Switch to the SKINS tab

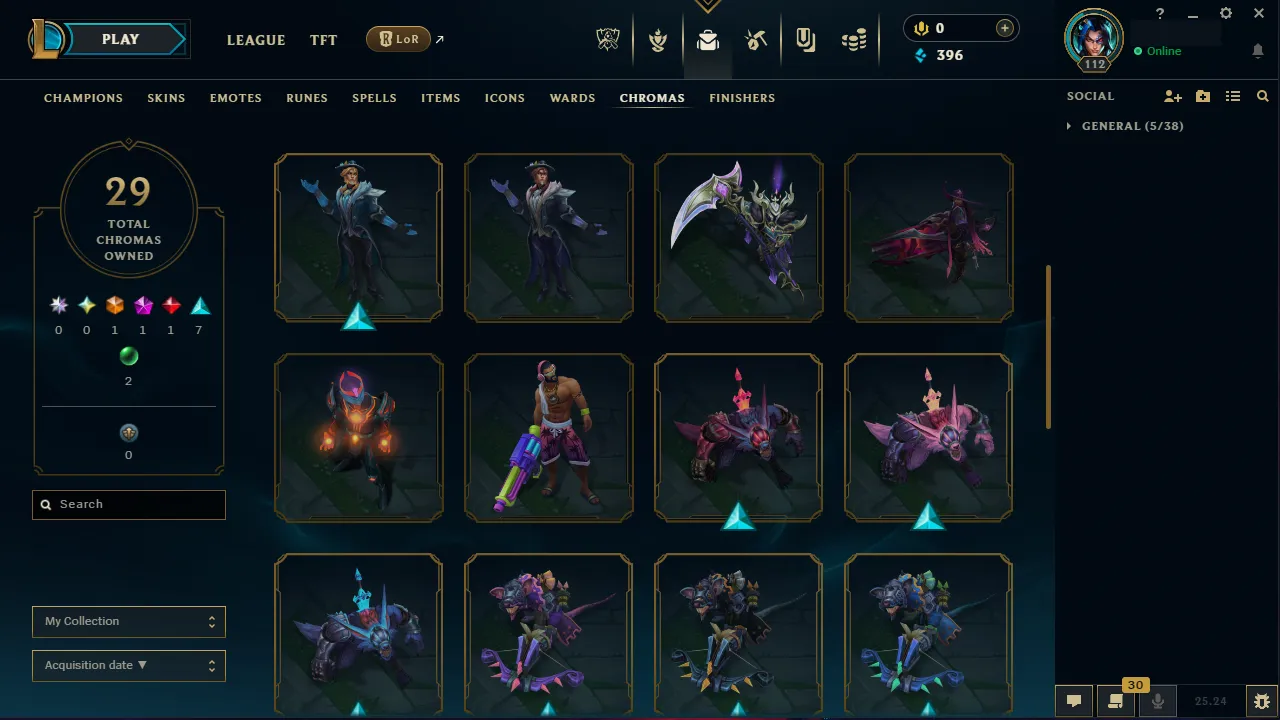pyautogui.click(x=166, y=98)
